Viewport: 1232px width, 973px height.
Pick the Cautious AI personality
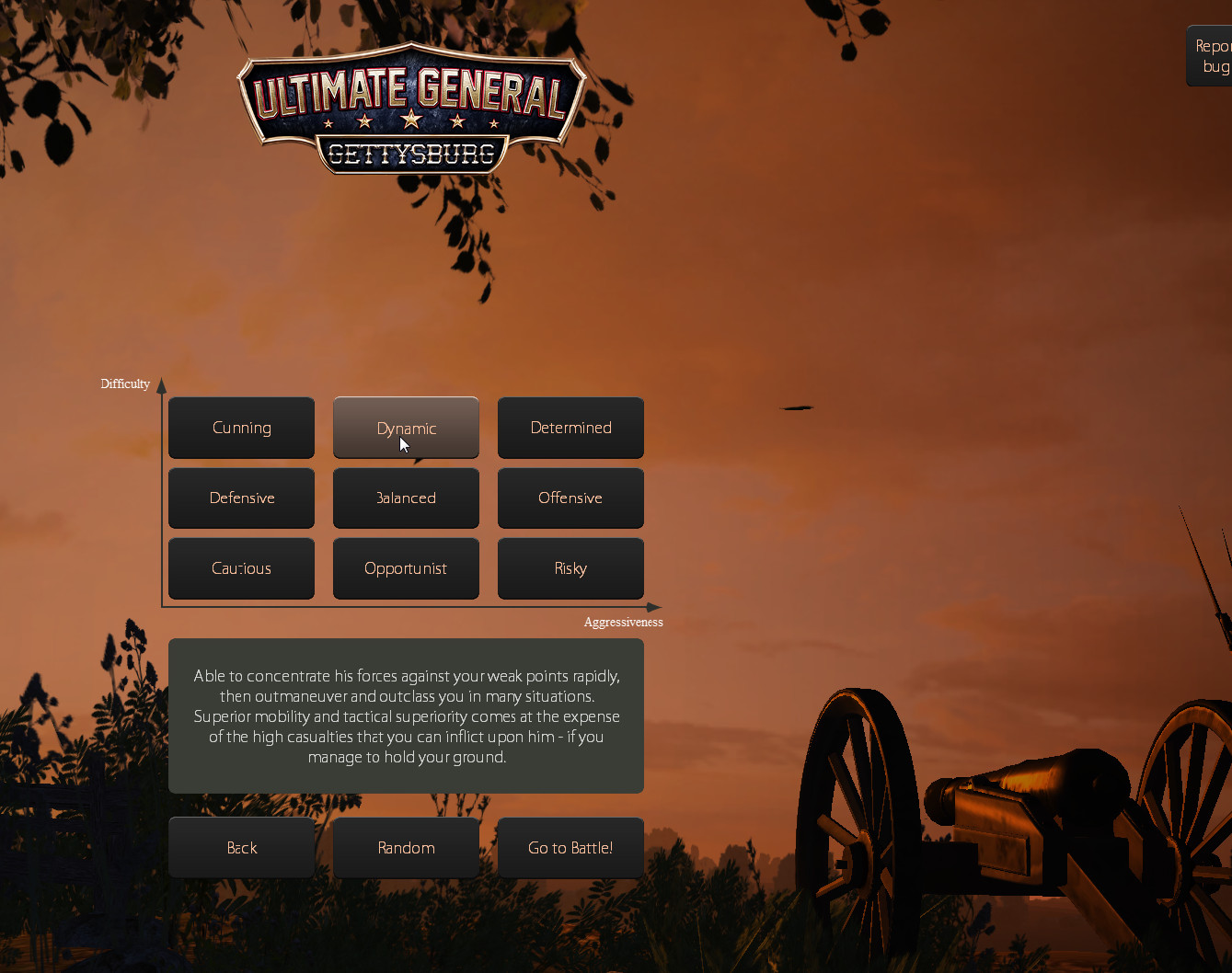tap(241, 568)
